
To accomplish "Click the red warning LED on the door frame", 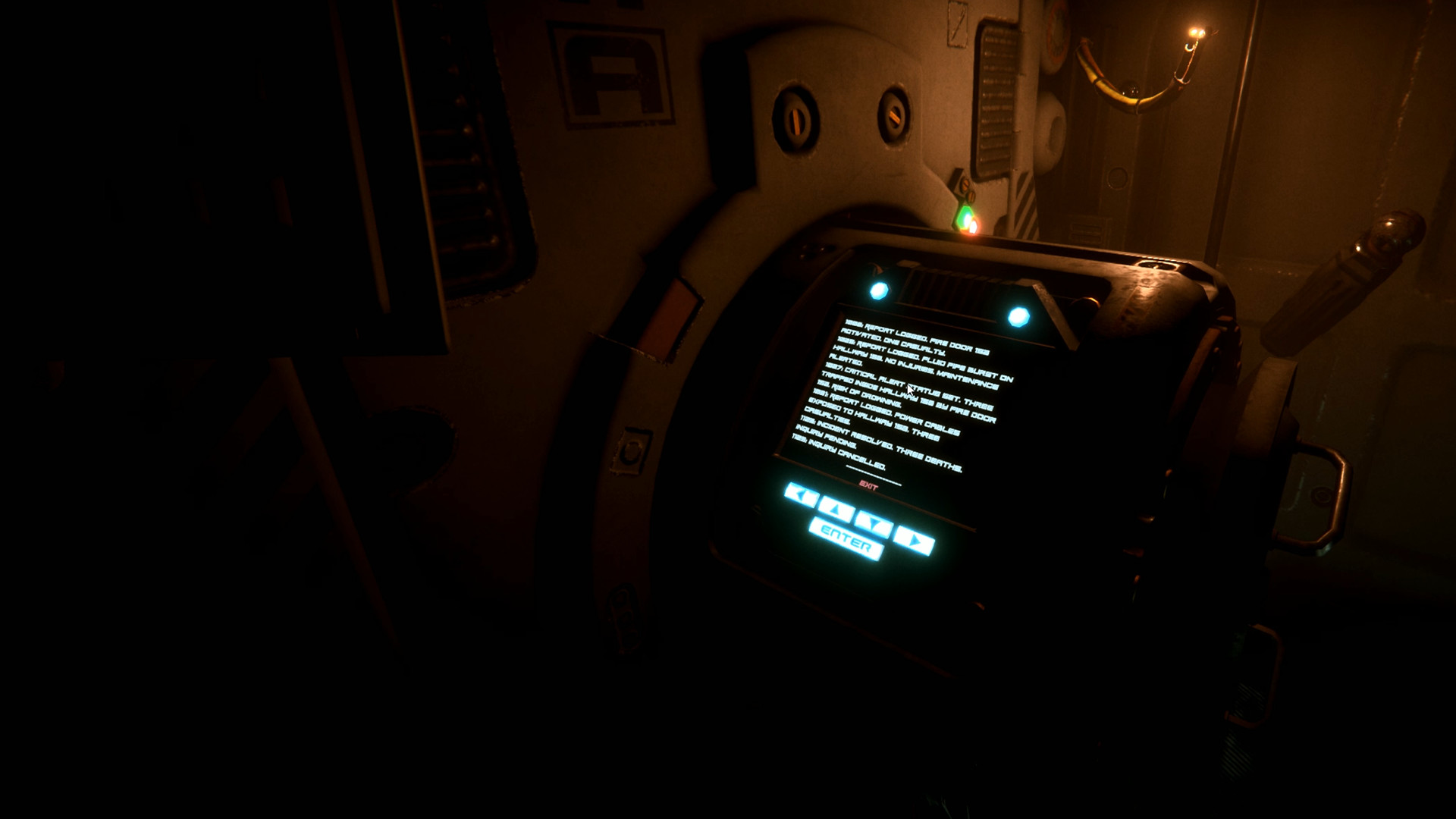I will [x=974, y=227].
